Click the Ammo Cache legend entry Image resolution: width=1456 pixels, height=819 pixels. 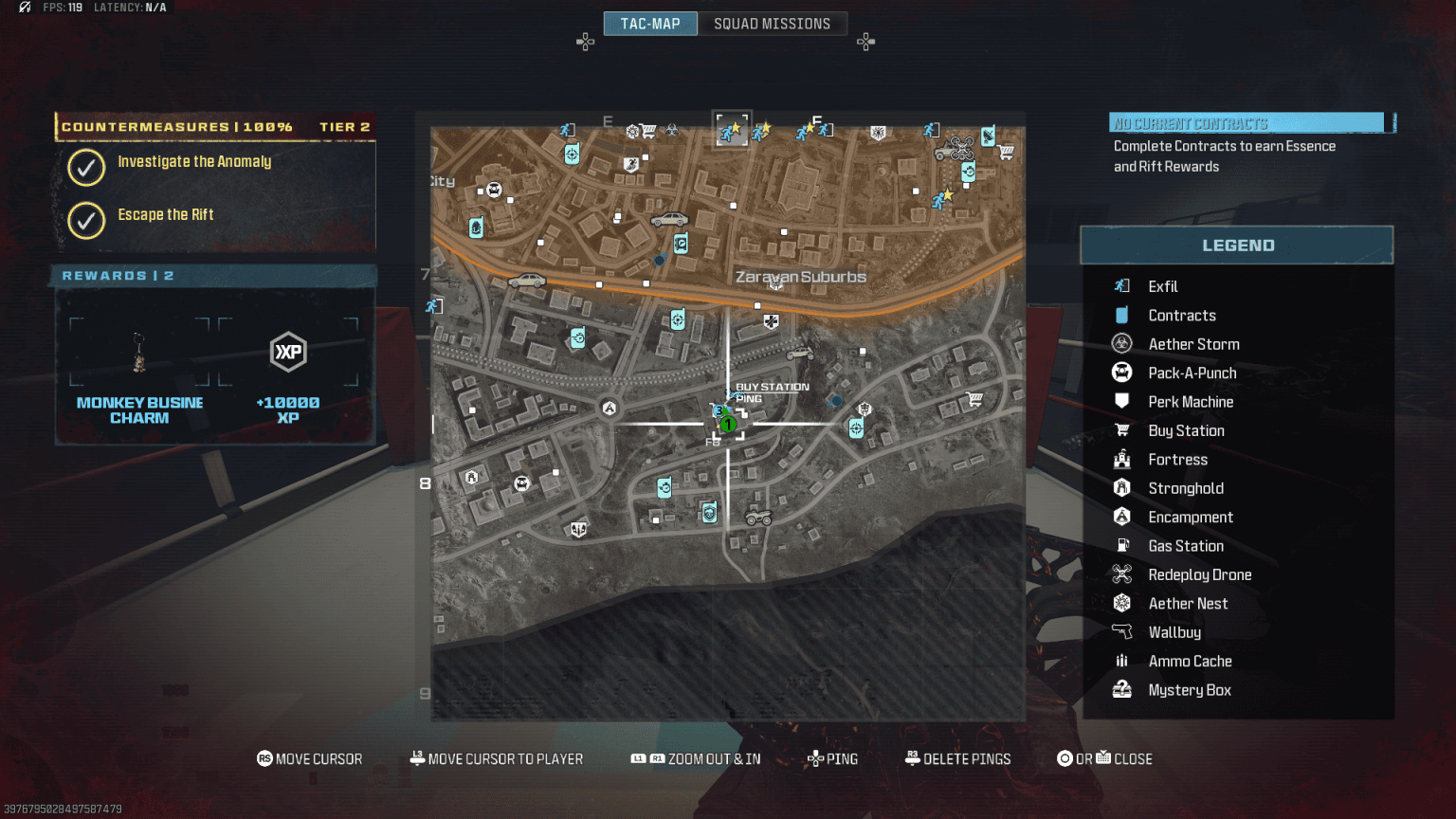[1190, 662]
